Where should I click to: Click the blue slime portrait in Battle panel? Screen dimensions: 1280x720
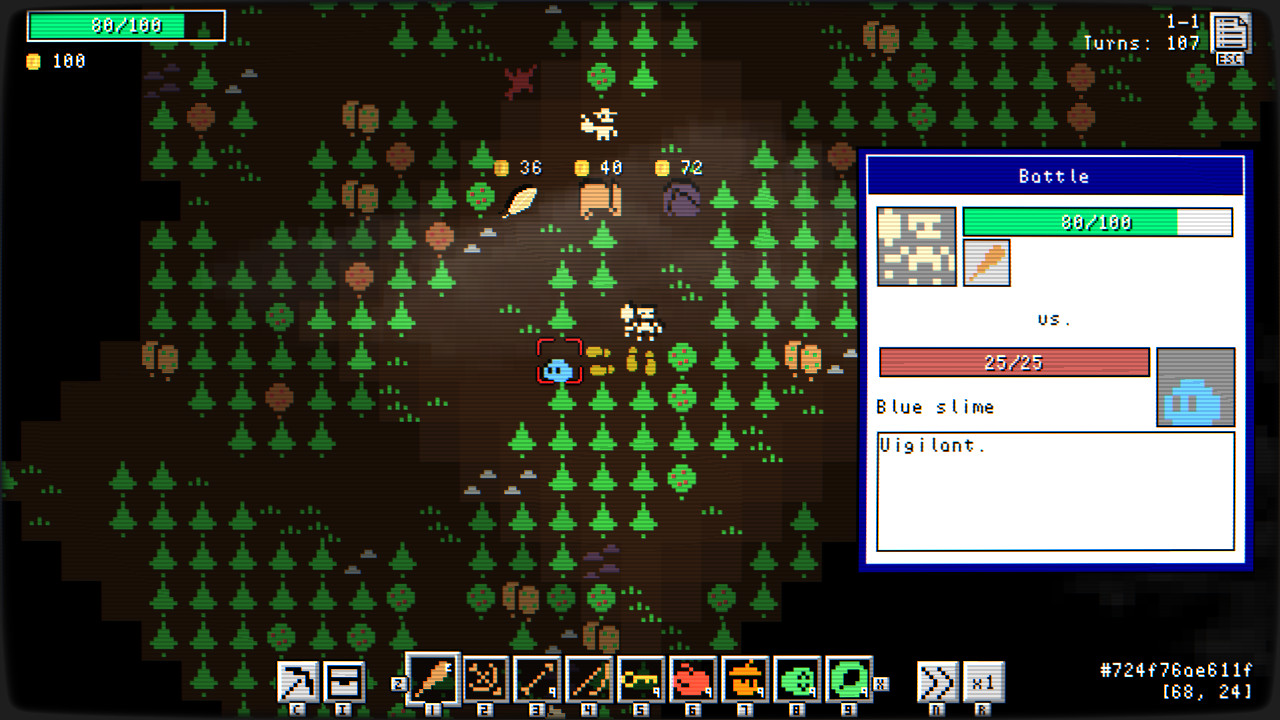click(1196, 386)
